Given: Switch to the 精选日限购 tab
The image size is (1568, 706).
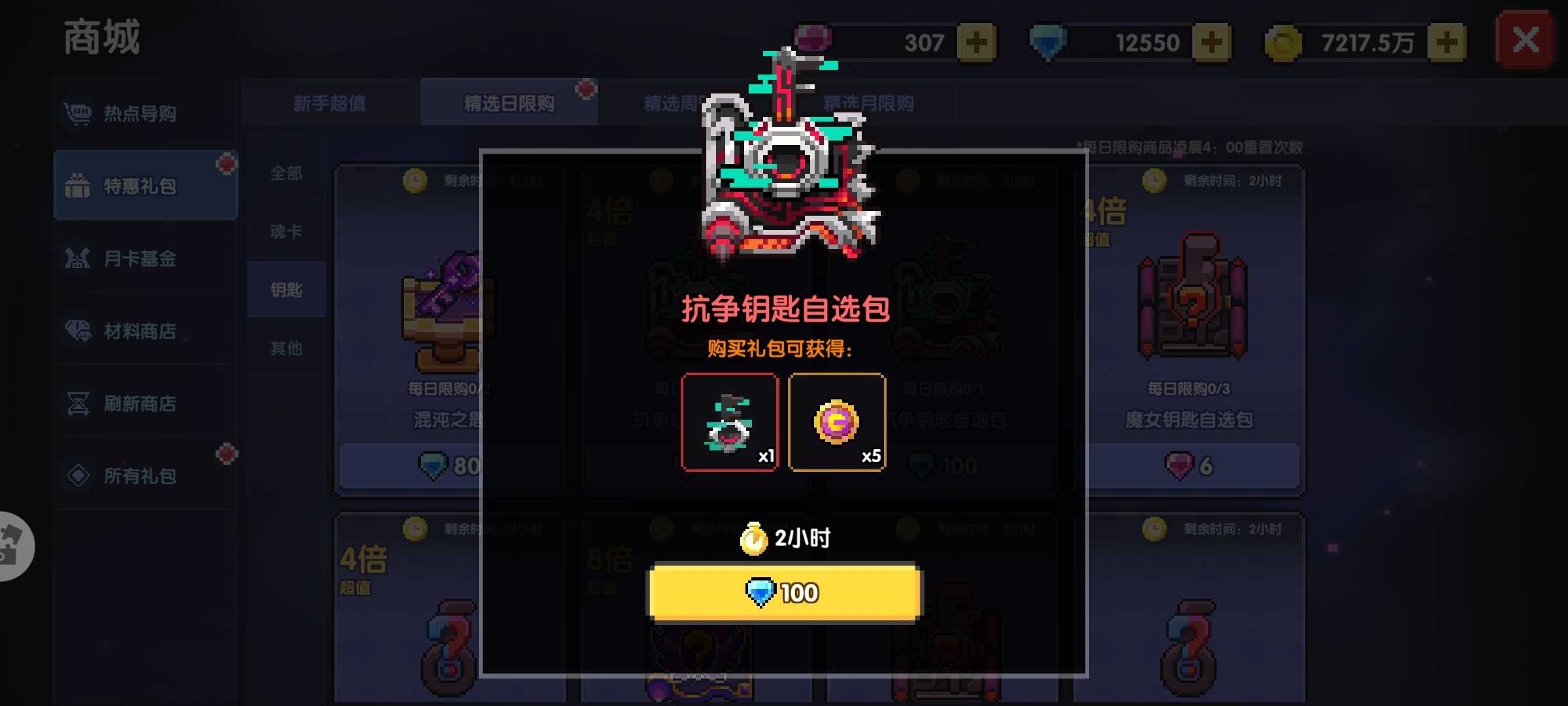Looking at the screenshot, I should coord(509,103).
